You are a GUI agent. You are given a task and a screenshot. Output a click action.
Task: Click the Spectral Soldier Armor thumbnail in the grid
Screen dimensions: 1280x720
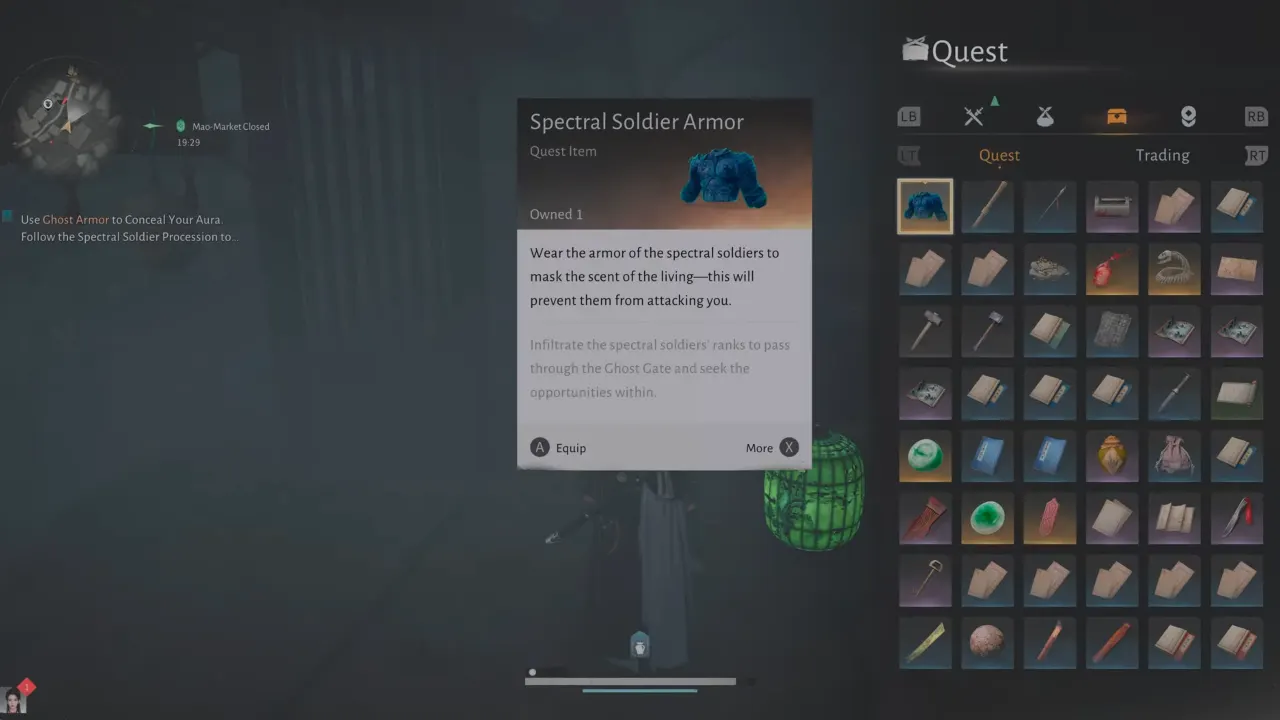pos(925,206)
